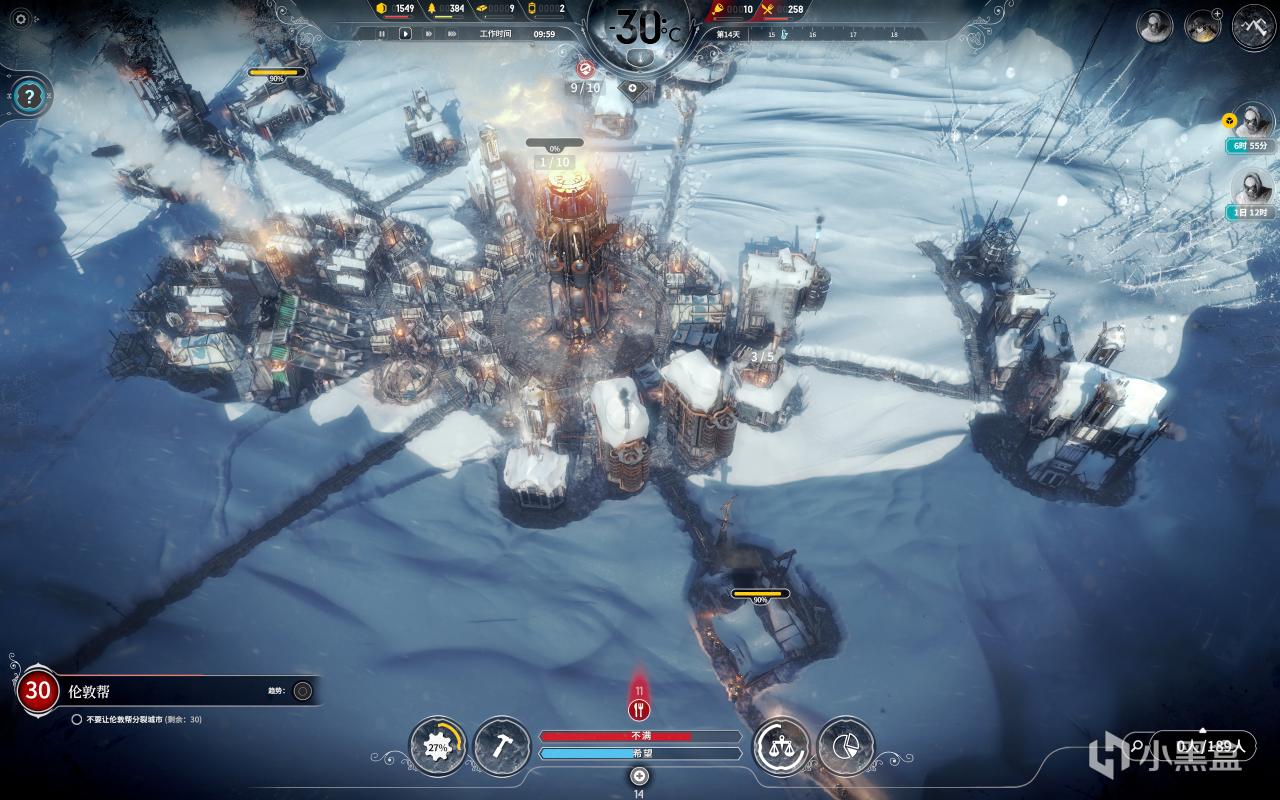This screenshot has width=1280, height=800.
Task: Open the economy pie chart panel
Action: [845, 746]
